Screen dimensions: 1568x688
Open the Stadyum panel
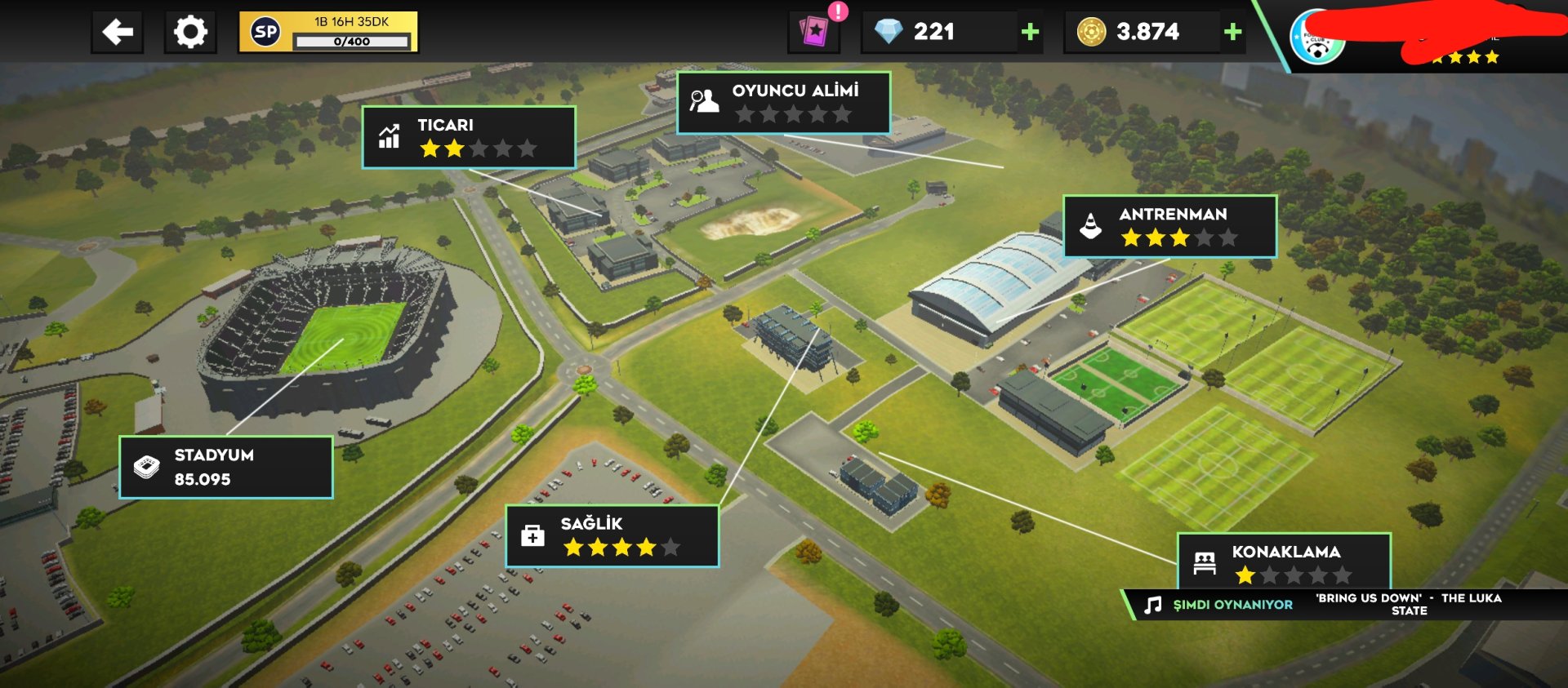coord(226,467)
